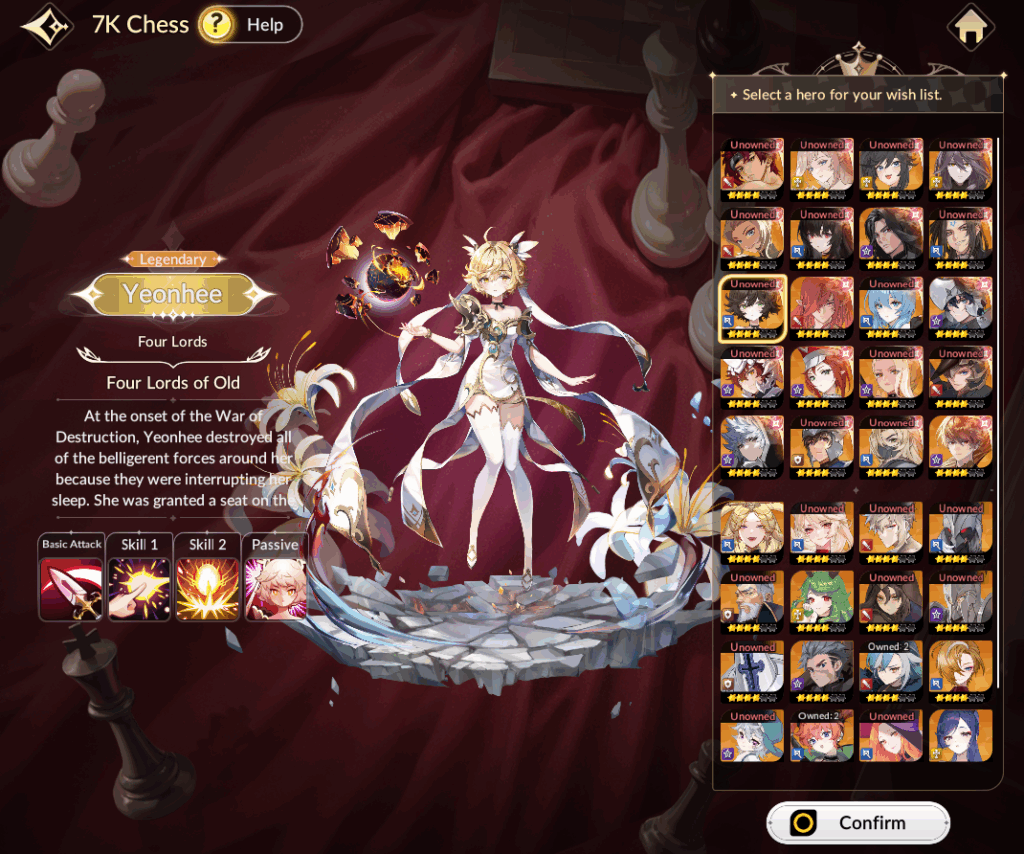
Task: Confirm the wish list hero selection
Action: click(857, 823)
